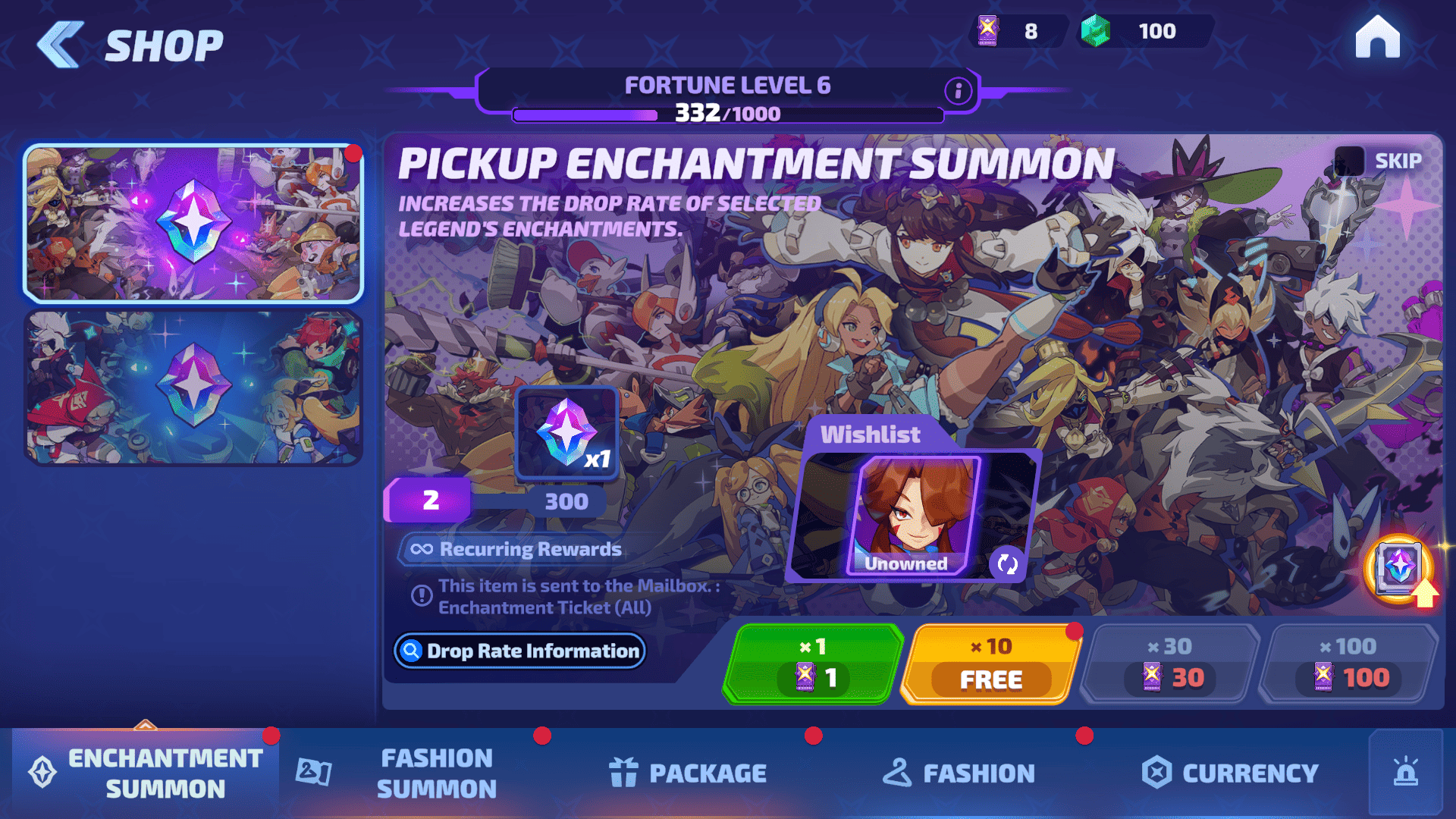Open the Wishlist legend portrait
This screenshot has height=819, width=1456.
(914, 516)
